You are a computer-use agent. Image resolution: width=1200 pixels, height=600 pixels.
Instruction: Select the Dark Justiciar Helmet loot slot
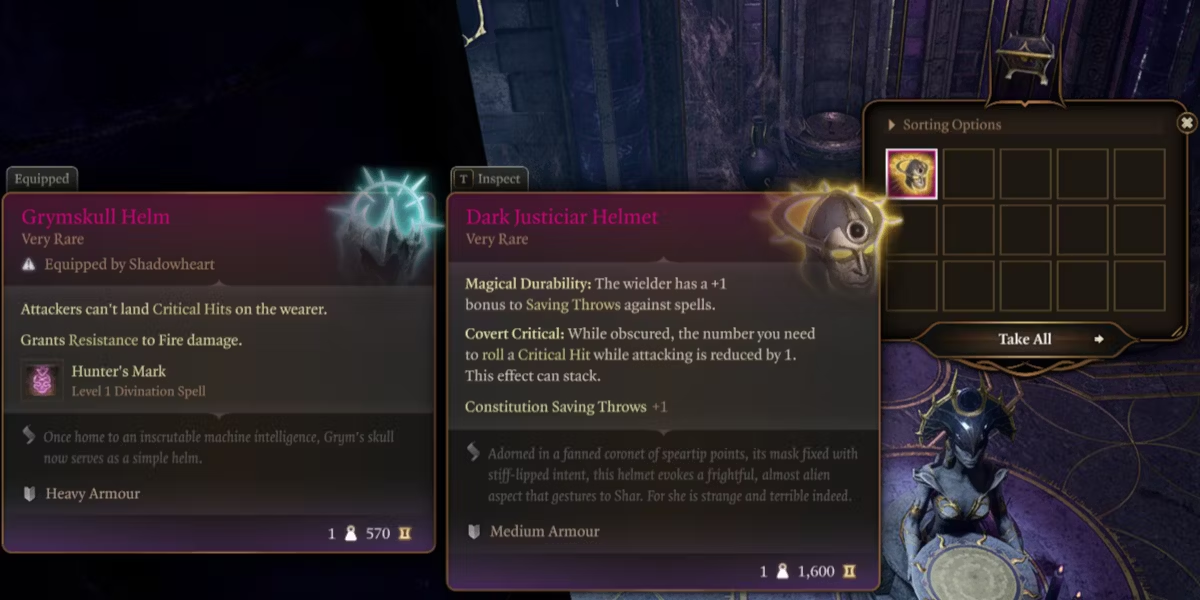(912, 174)
